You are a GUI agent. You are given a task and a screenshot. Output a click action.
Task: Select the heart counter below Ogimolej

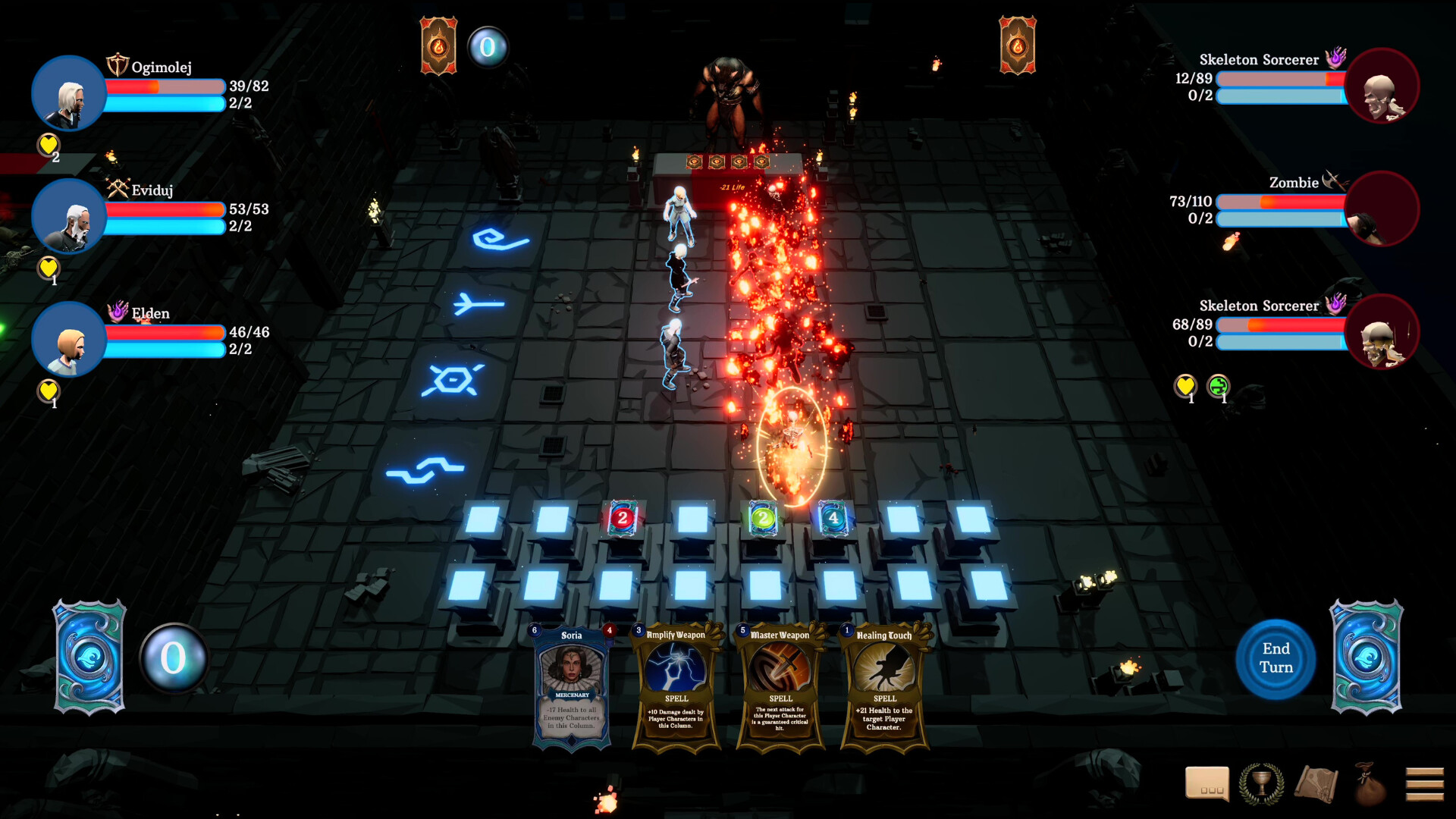coord(48,145)
